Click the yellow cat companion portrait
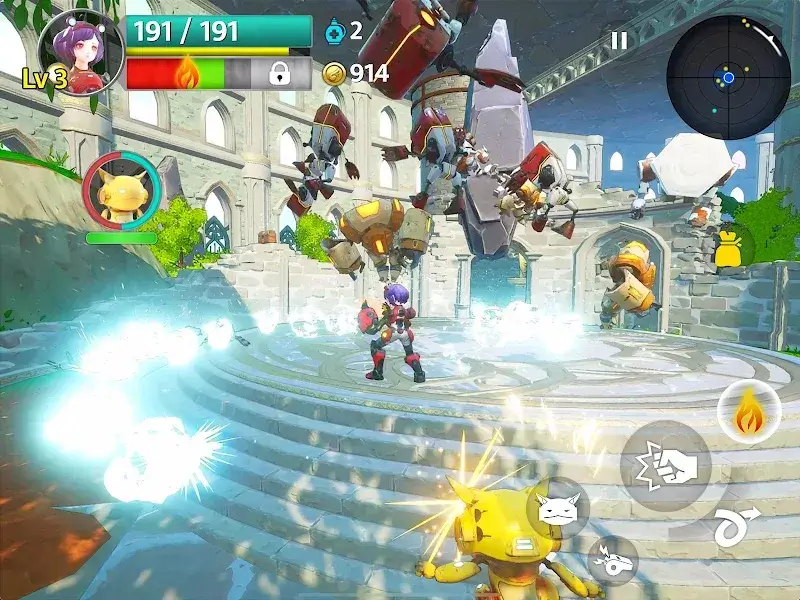Viewport: 800px width, 600px height. (120, 190)
